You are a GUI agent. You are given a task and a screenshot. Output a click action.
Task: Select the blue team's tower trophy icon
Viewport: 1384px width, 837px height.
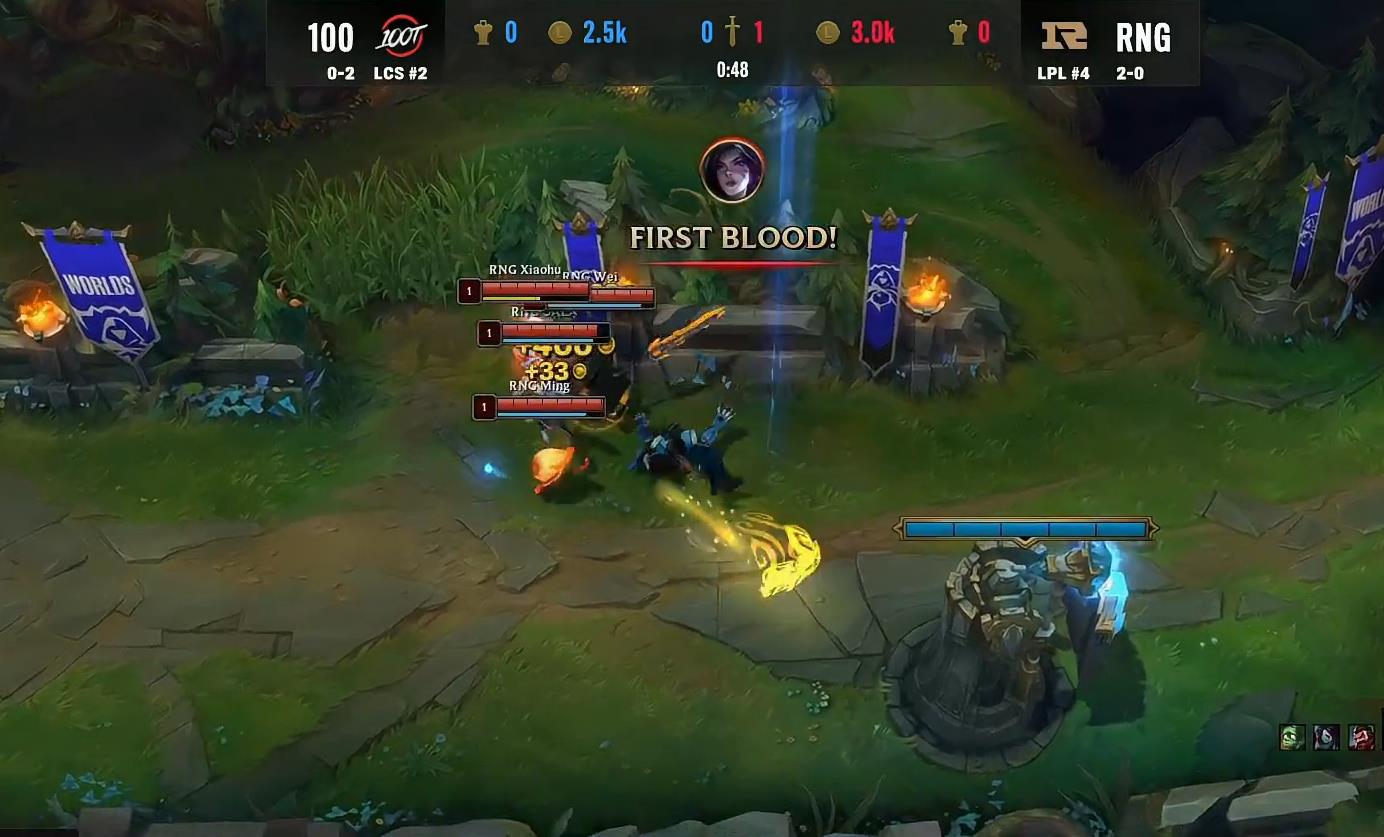click(x=484, y=32)
